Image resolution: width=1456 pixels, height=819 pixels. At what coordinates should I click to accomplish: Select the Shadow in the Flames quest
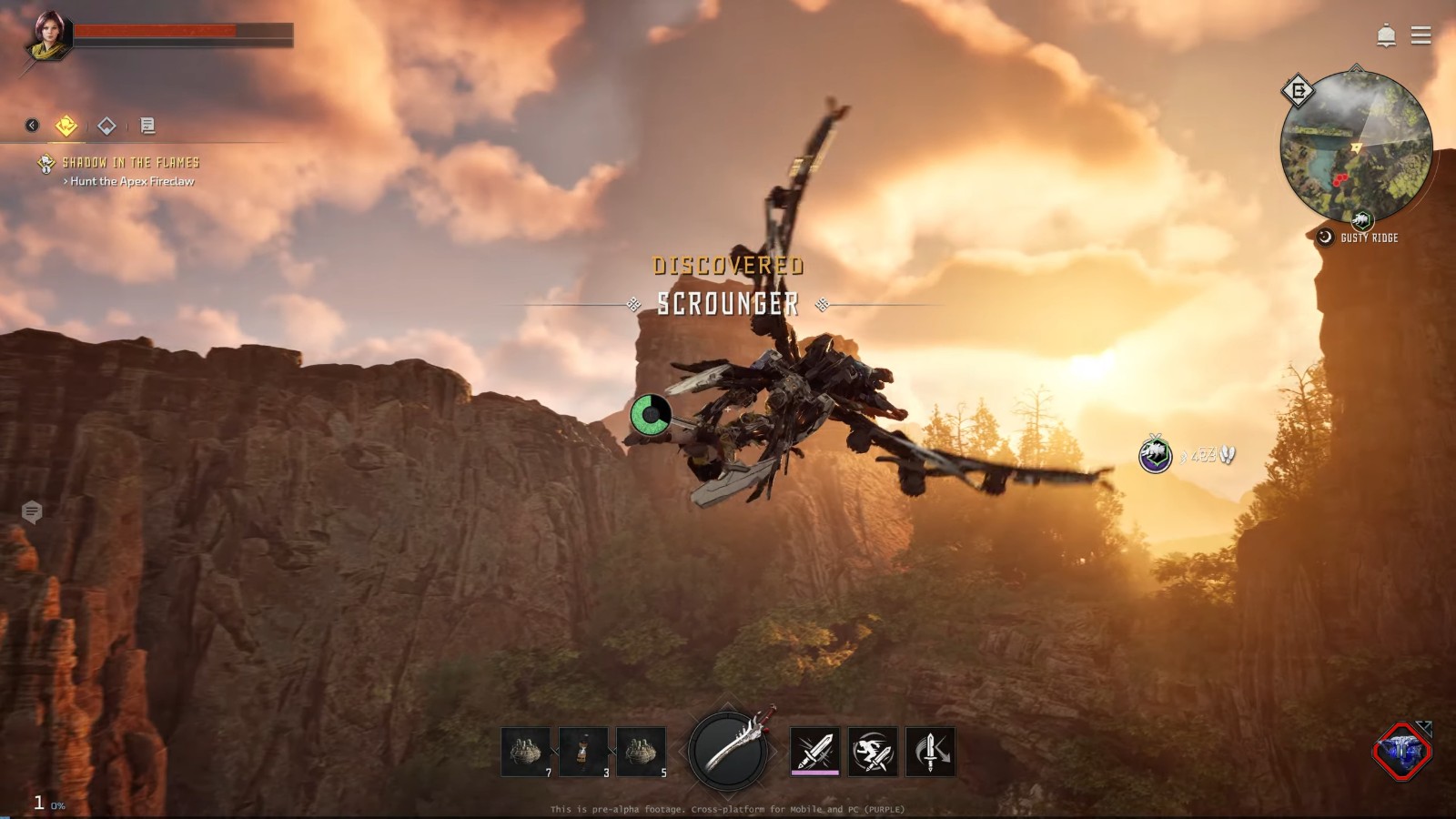tap(130, 163)
